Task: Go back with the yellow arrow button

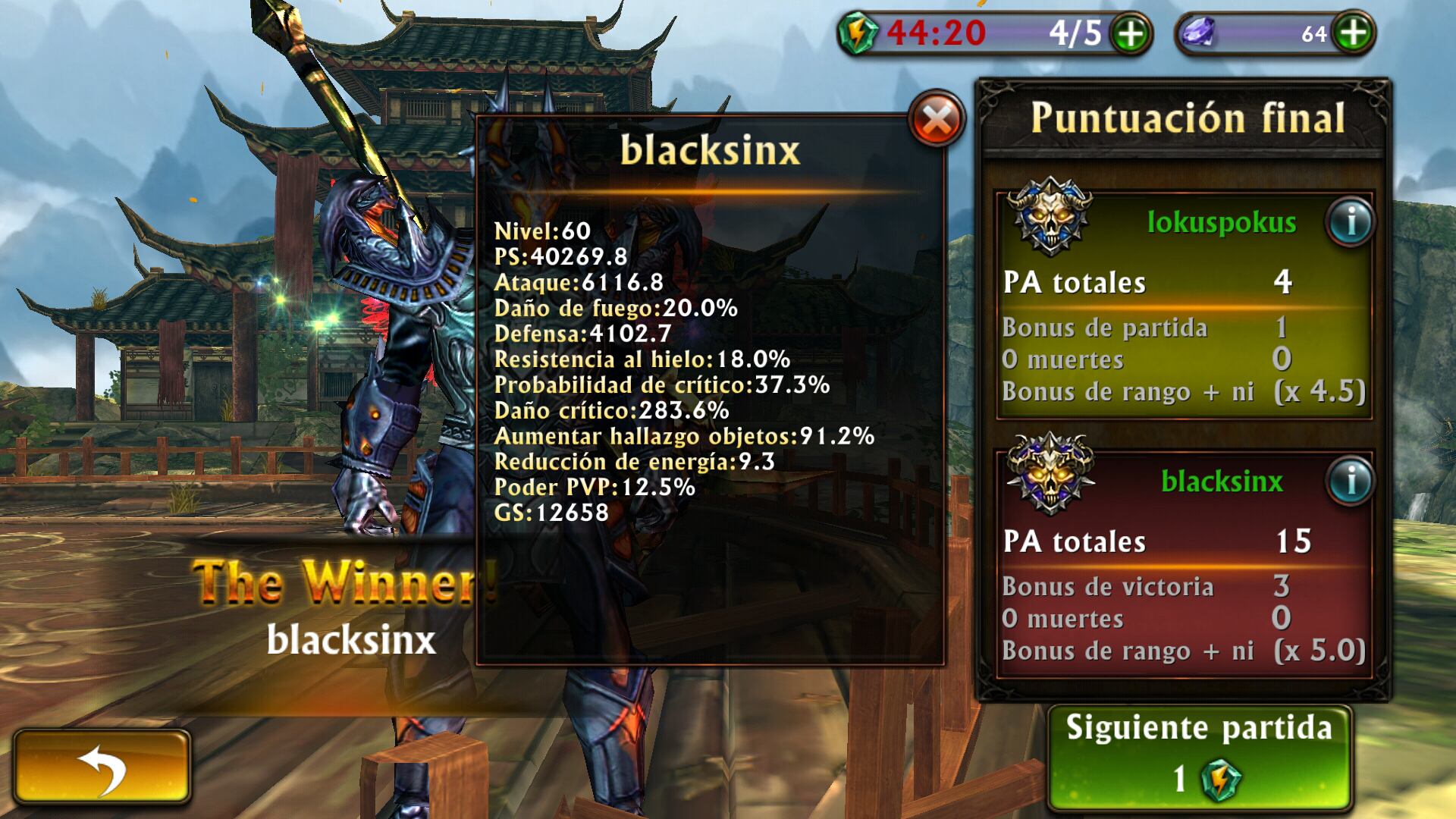Action: coord(102,767)
